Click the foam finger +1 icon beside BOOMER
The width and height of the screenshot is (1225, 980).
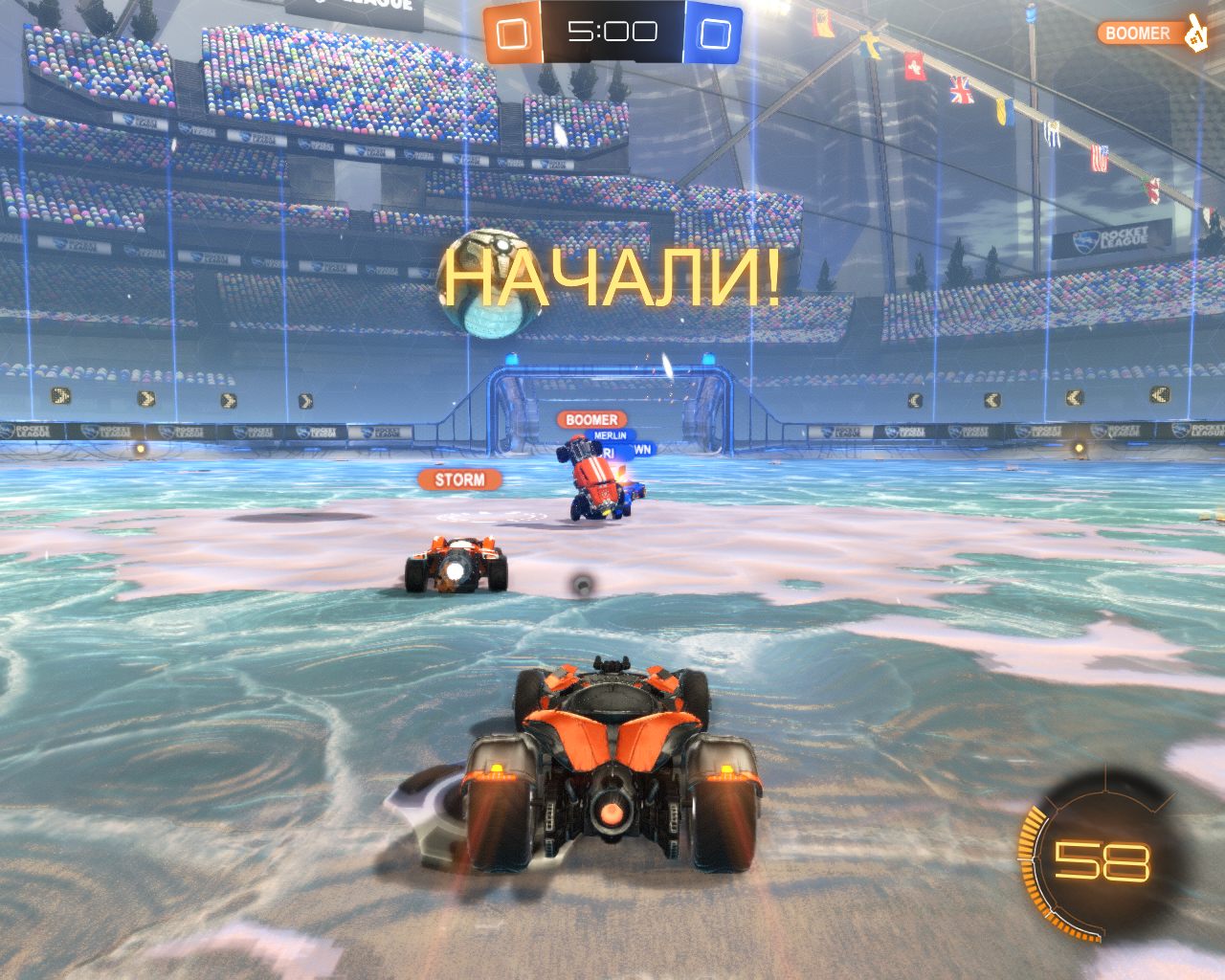(x=1195, y=34)
